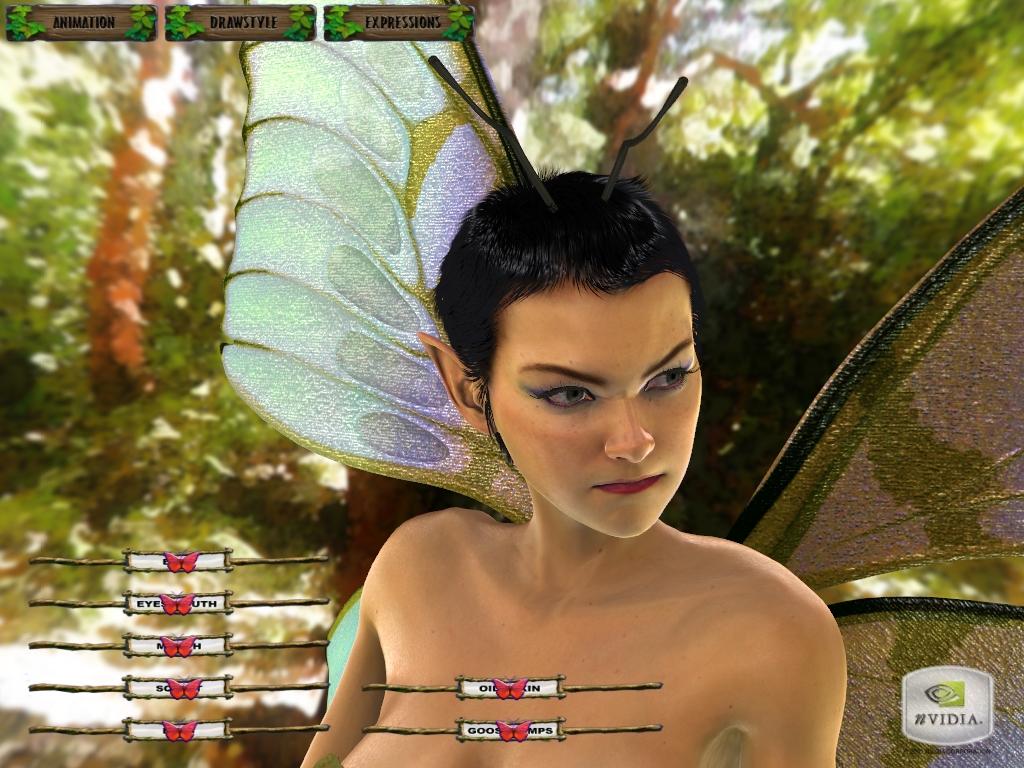This screenshot has width=1024, height=768.
Task: Click the NVIDIA logo badge
Action: [946, 705]
